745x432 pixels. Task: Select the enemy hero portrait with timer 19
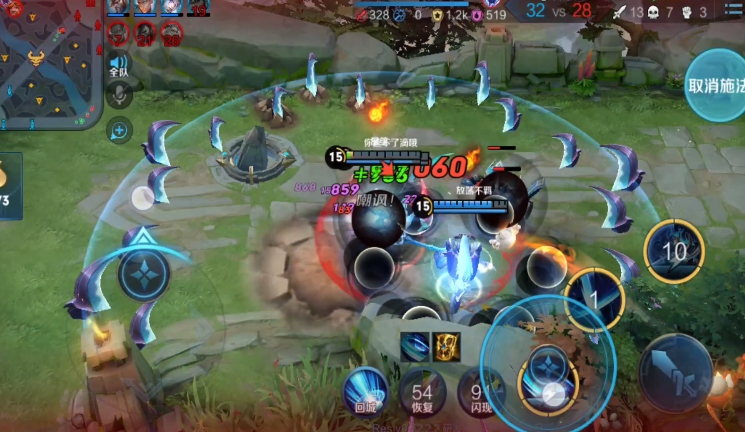point(199,9)
